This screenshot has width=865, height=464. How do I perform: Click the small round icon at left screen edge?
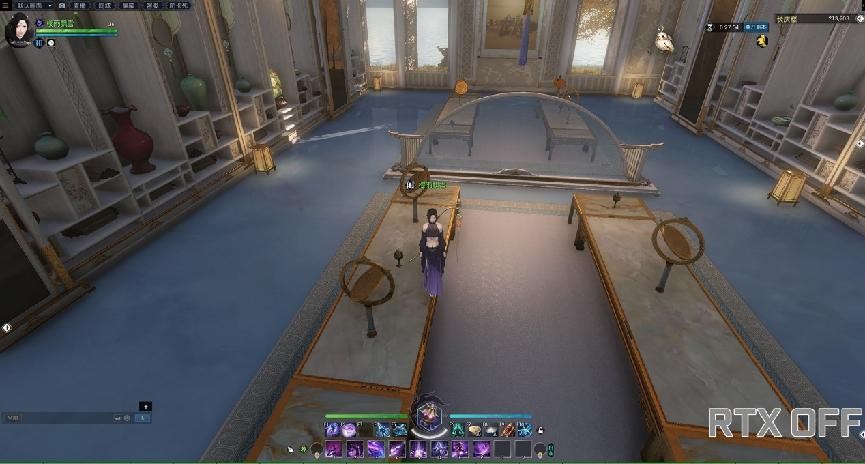point(6,327)
